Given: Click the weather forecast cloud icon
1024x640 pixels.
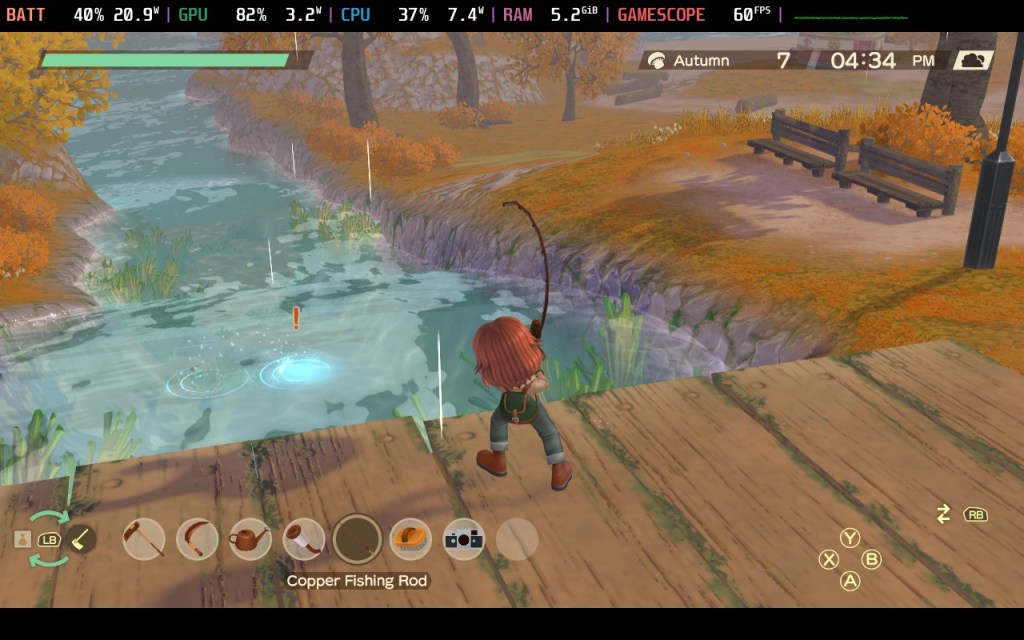Looking at the screenshot, I should [971, 60].
